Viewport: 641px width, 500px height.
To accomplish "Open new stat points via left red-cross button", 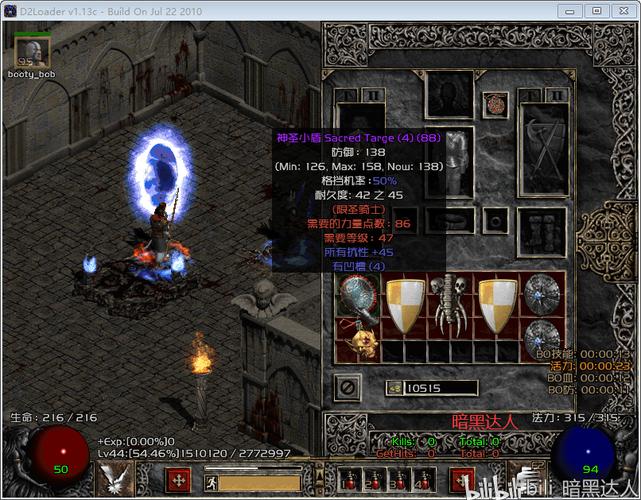I will 178,480.
